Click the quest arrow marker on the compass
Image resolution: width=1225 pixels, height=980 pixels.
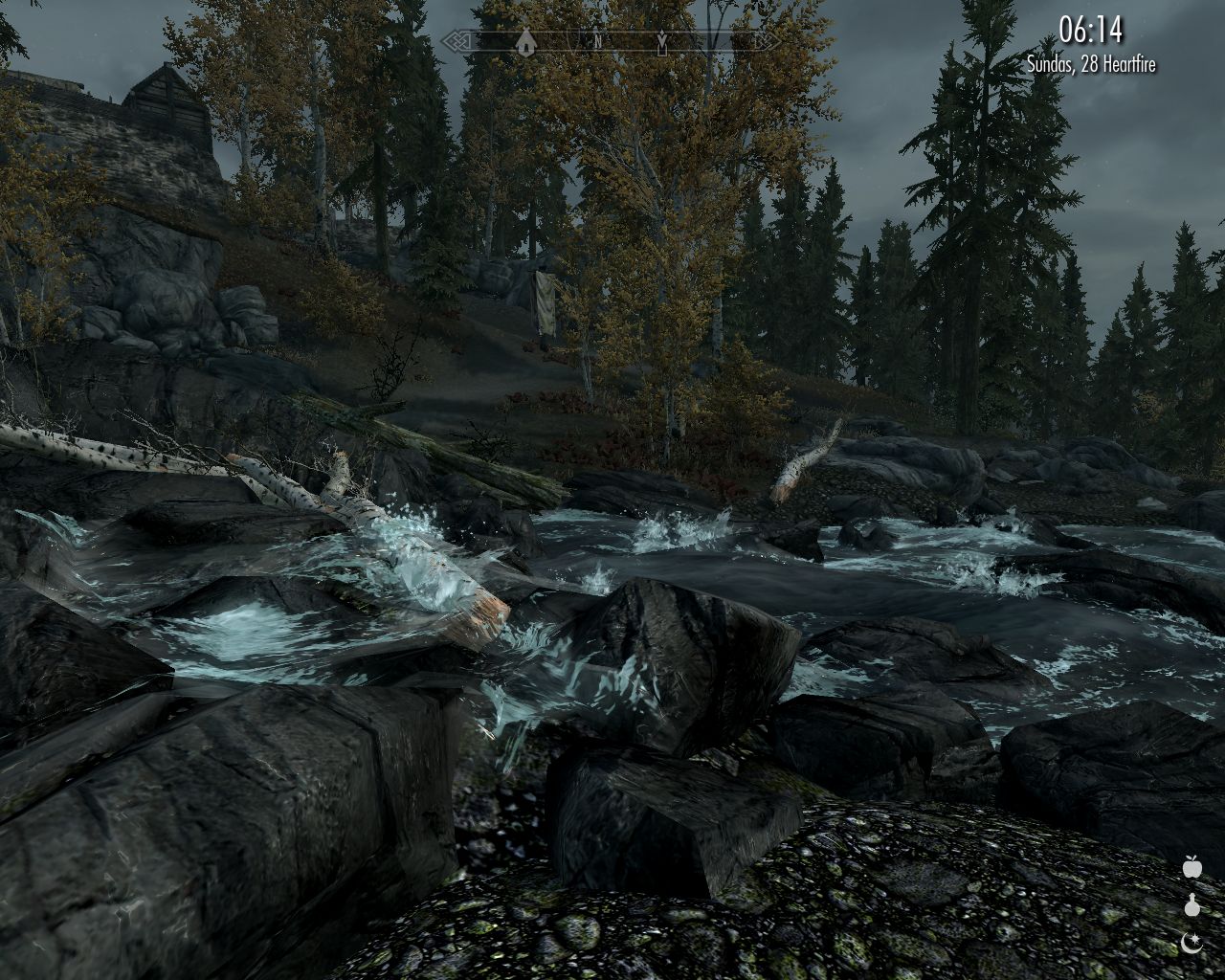(x=660, y=41)
